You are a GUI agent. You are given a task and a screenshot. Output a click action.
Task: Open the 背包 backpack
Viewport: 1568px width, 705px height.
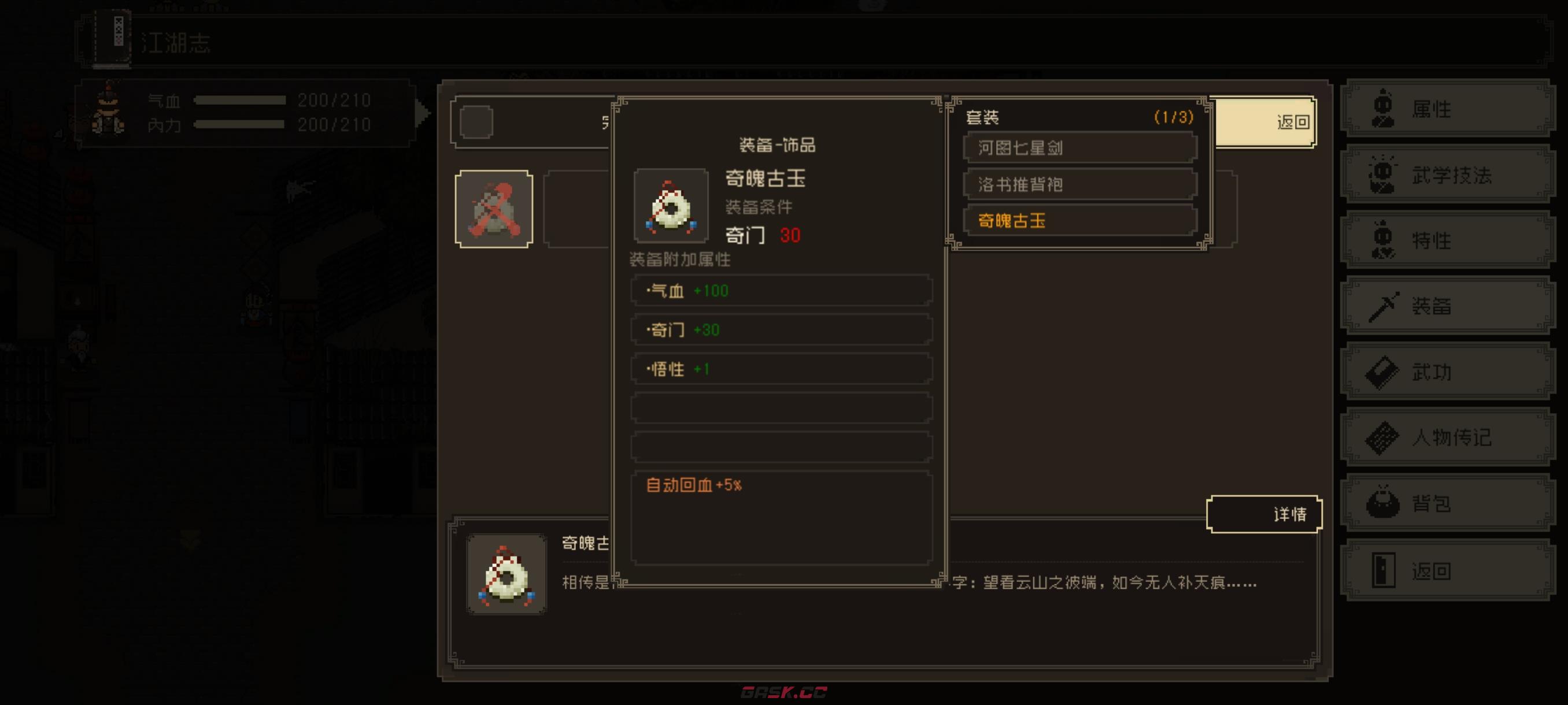(x=1446, y=503)
